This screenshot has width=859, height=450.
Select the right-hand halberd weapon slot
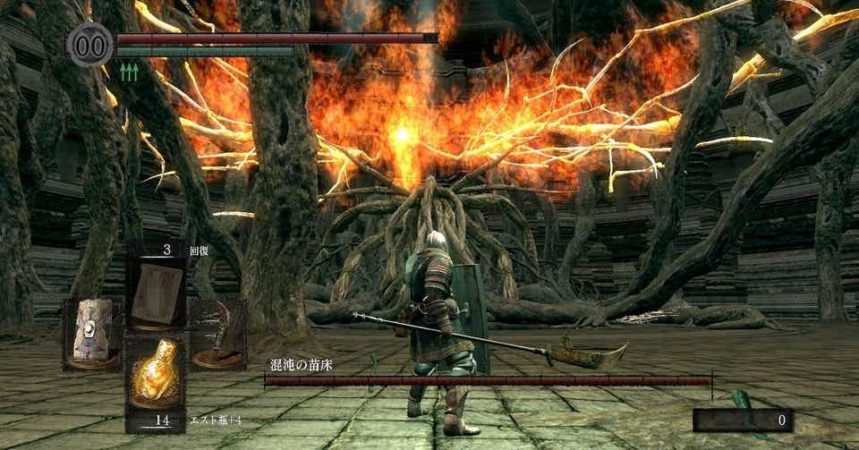click(x=216, y=333)
